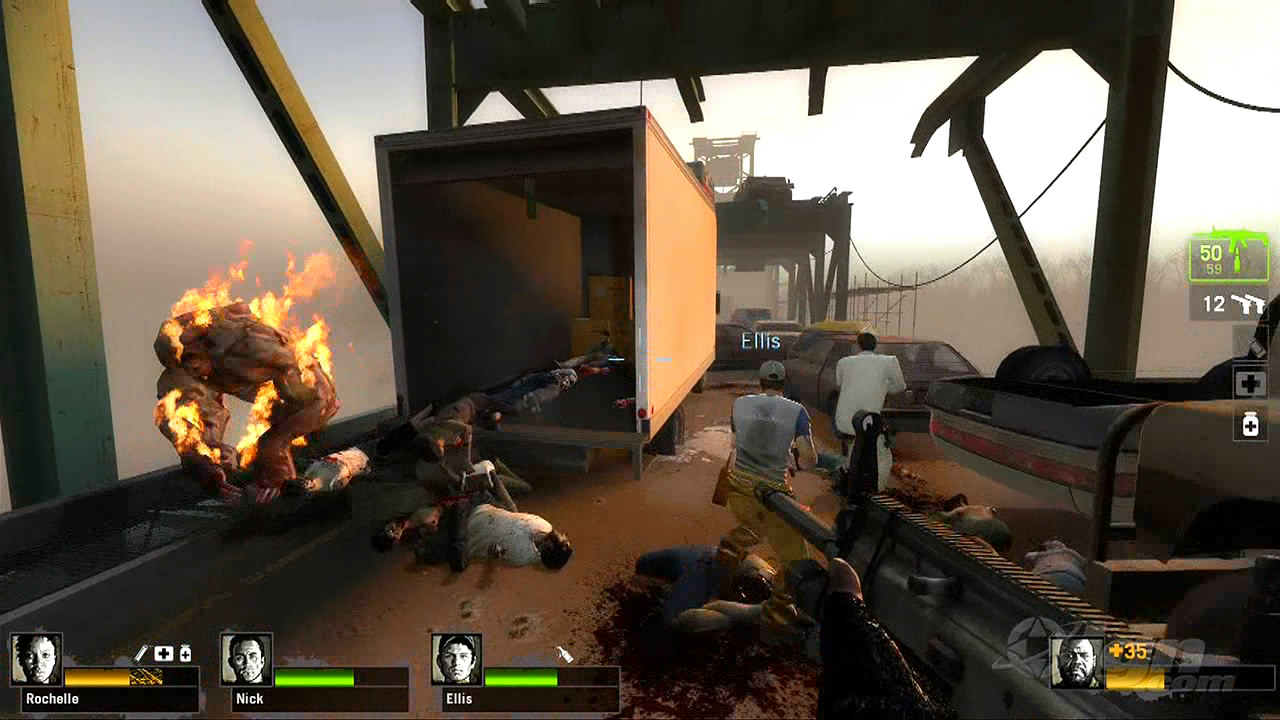Use the pain pills slot
This screenshot has width=1280, height=720.
click(x=1250, y=425)
